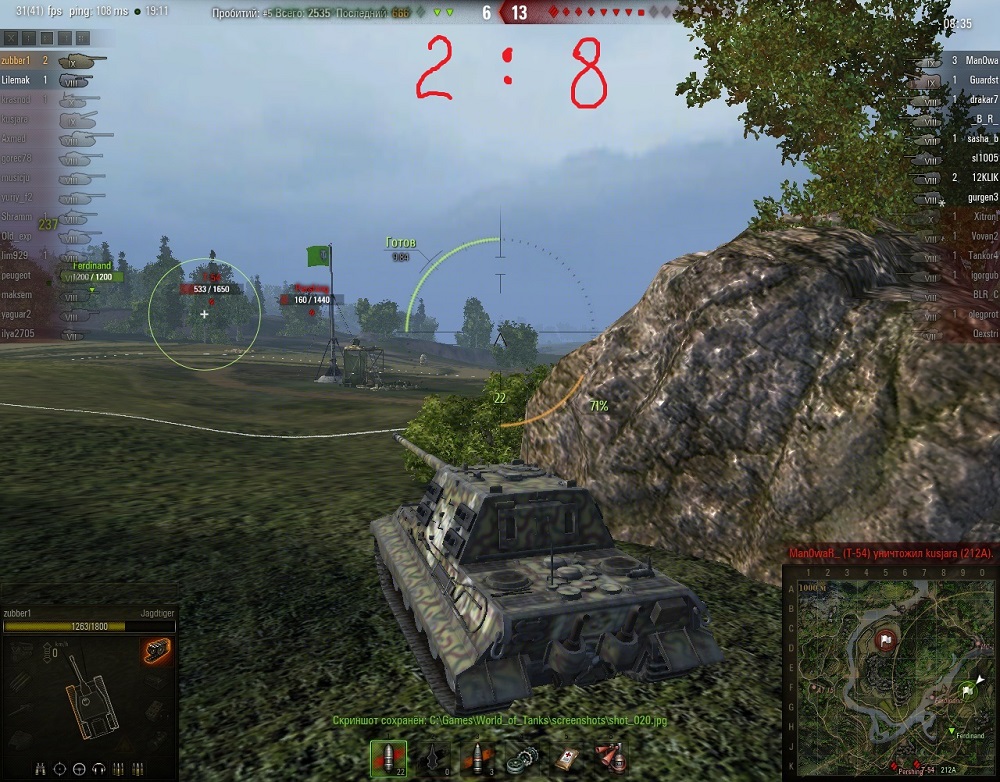1000x782 pixels.
Task: Switch to the high-explosive shell with 3 rounds
Action: coord(477,759)
